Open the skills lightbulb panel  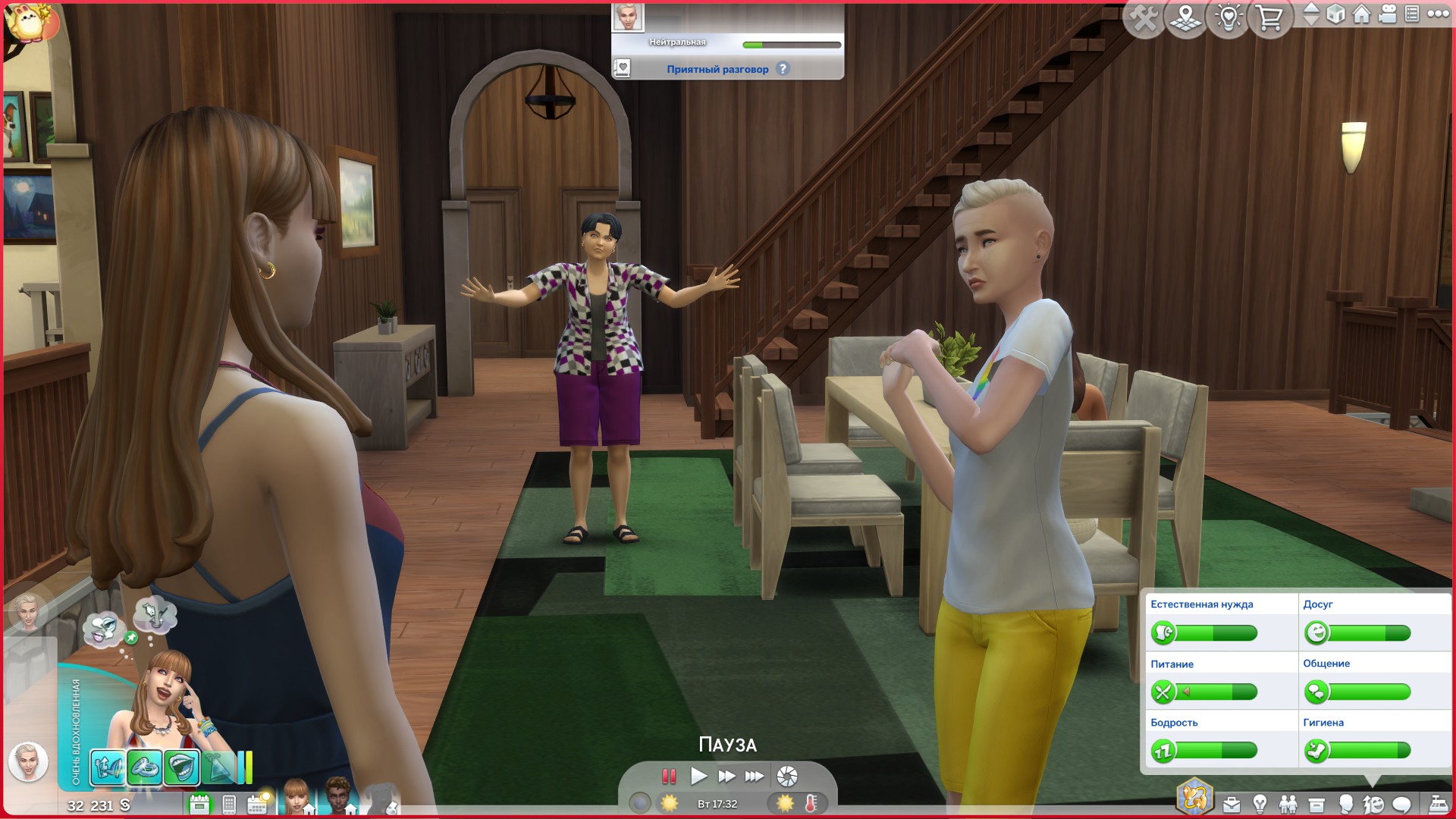tap(1260, 804)
